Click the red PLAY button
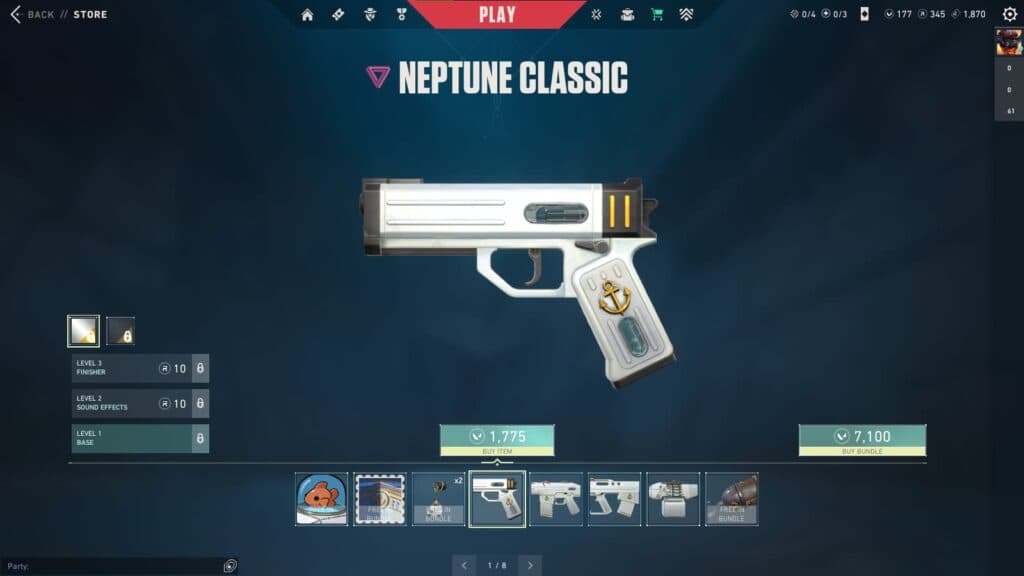This screenshot has height=576, width=1024. click(497, 14)
